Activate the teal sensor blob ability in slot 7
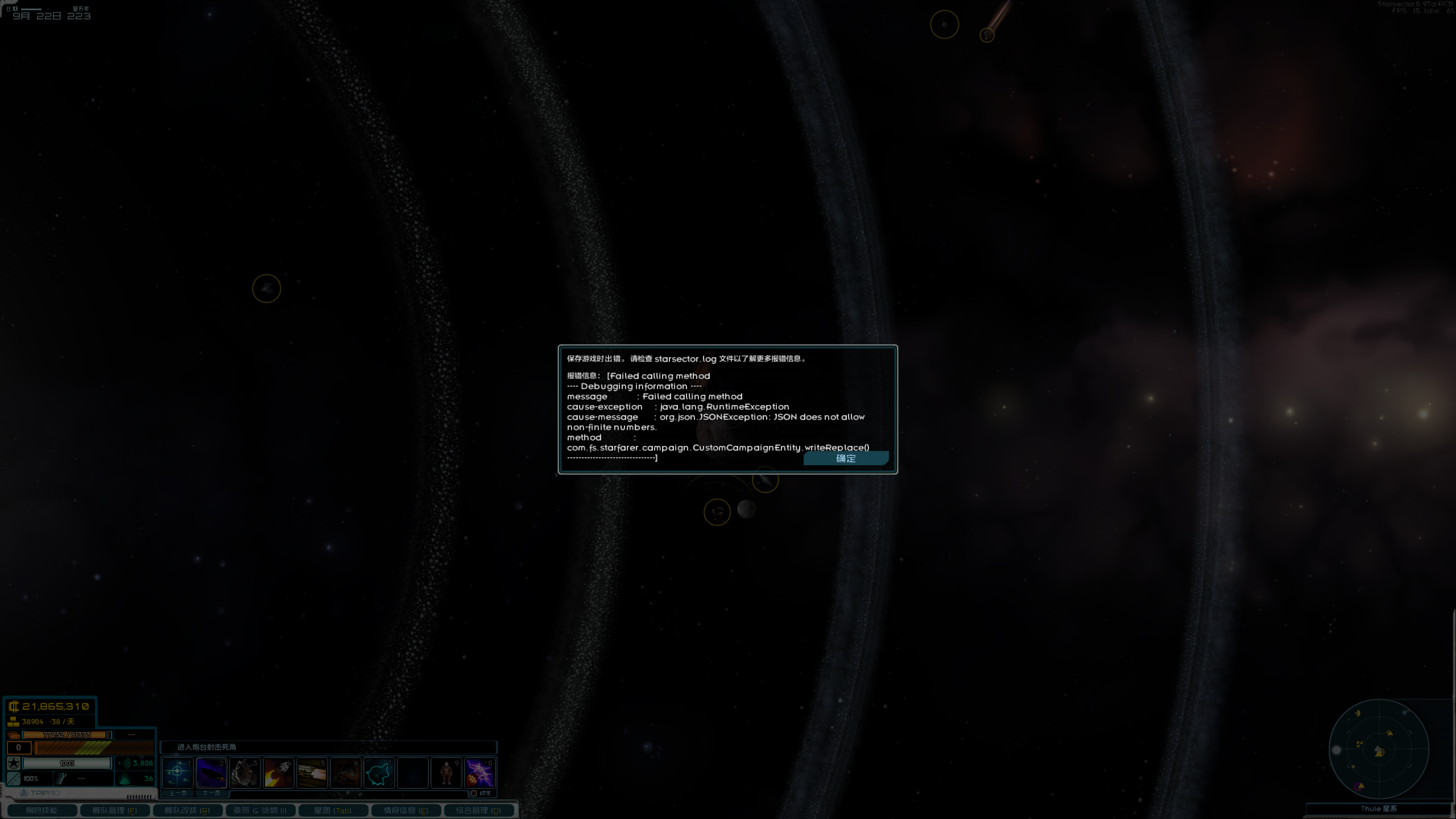Viewport: 1456px width, 819px height. coord(379,772)
